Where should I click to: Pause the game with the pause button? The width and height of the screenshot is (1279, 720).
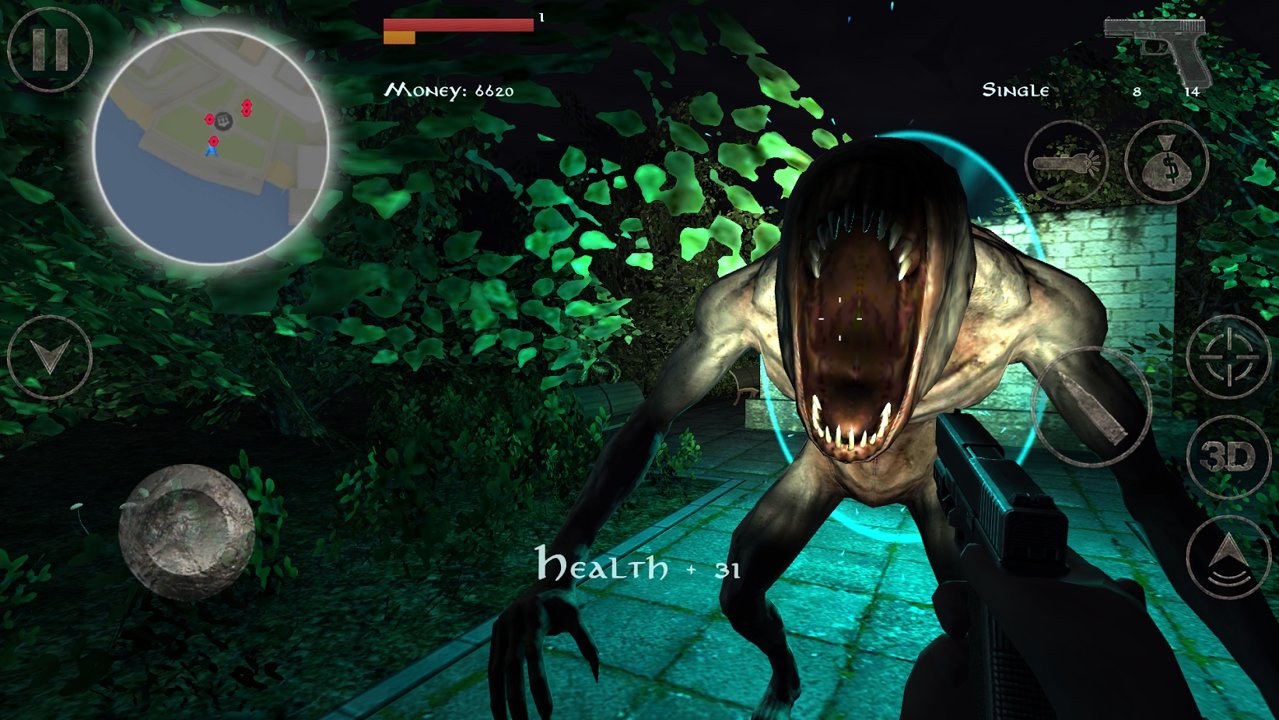click(x=50, y=49)
